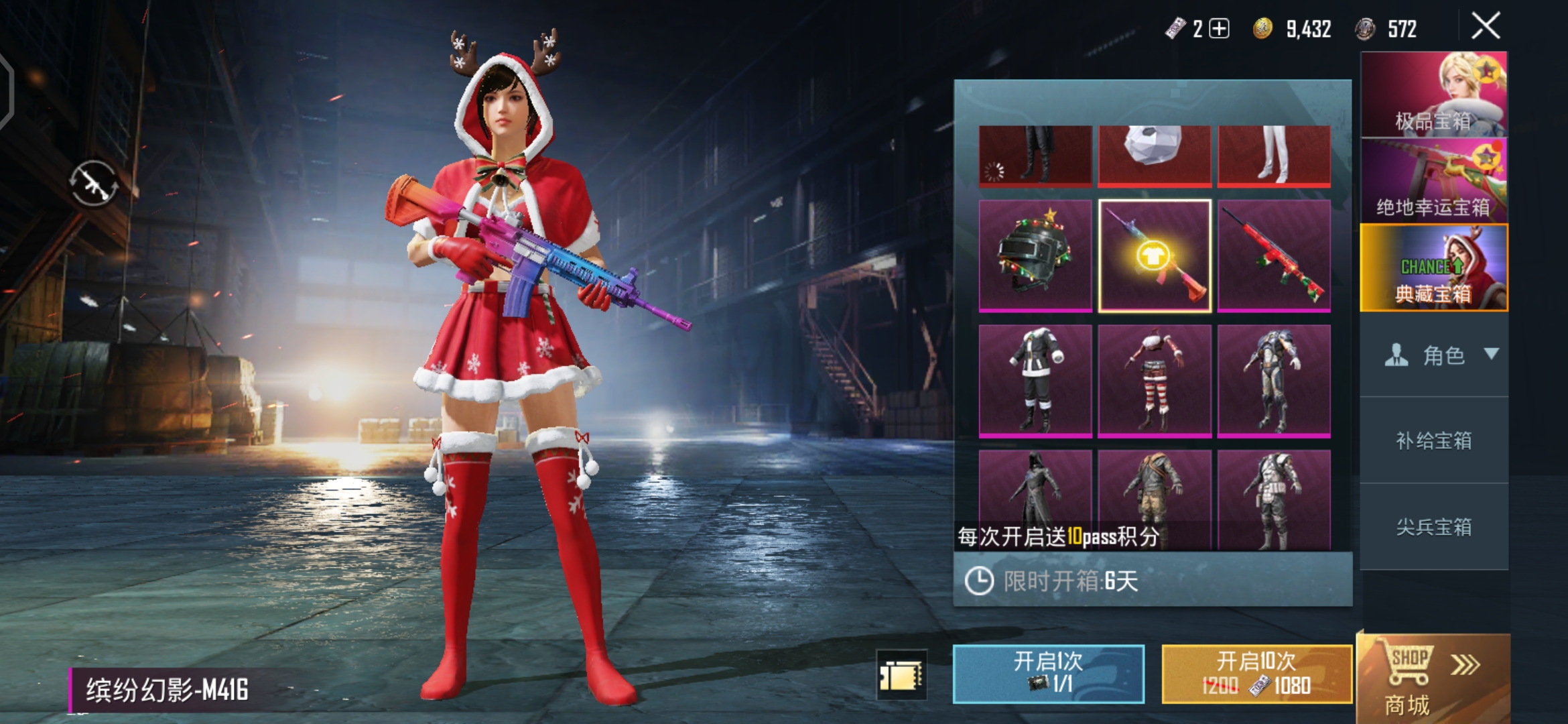Switch to the 尖兵宝箱 tab

coord(1433,527)
